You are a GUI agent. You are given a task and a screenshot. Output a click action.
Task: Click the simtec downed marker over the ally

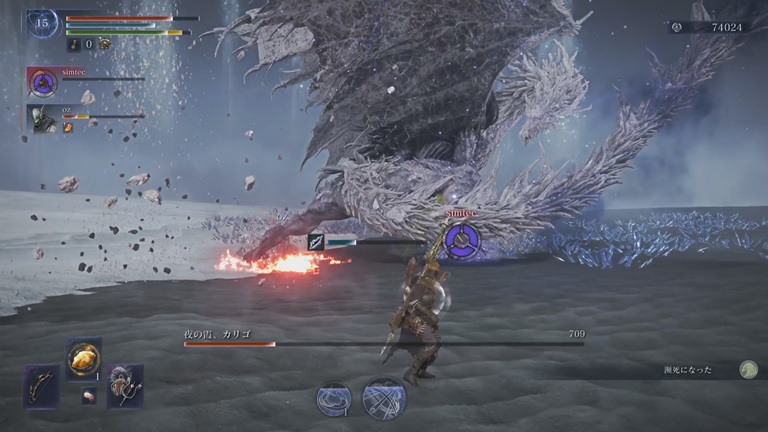click(x=461, y=239)
